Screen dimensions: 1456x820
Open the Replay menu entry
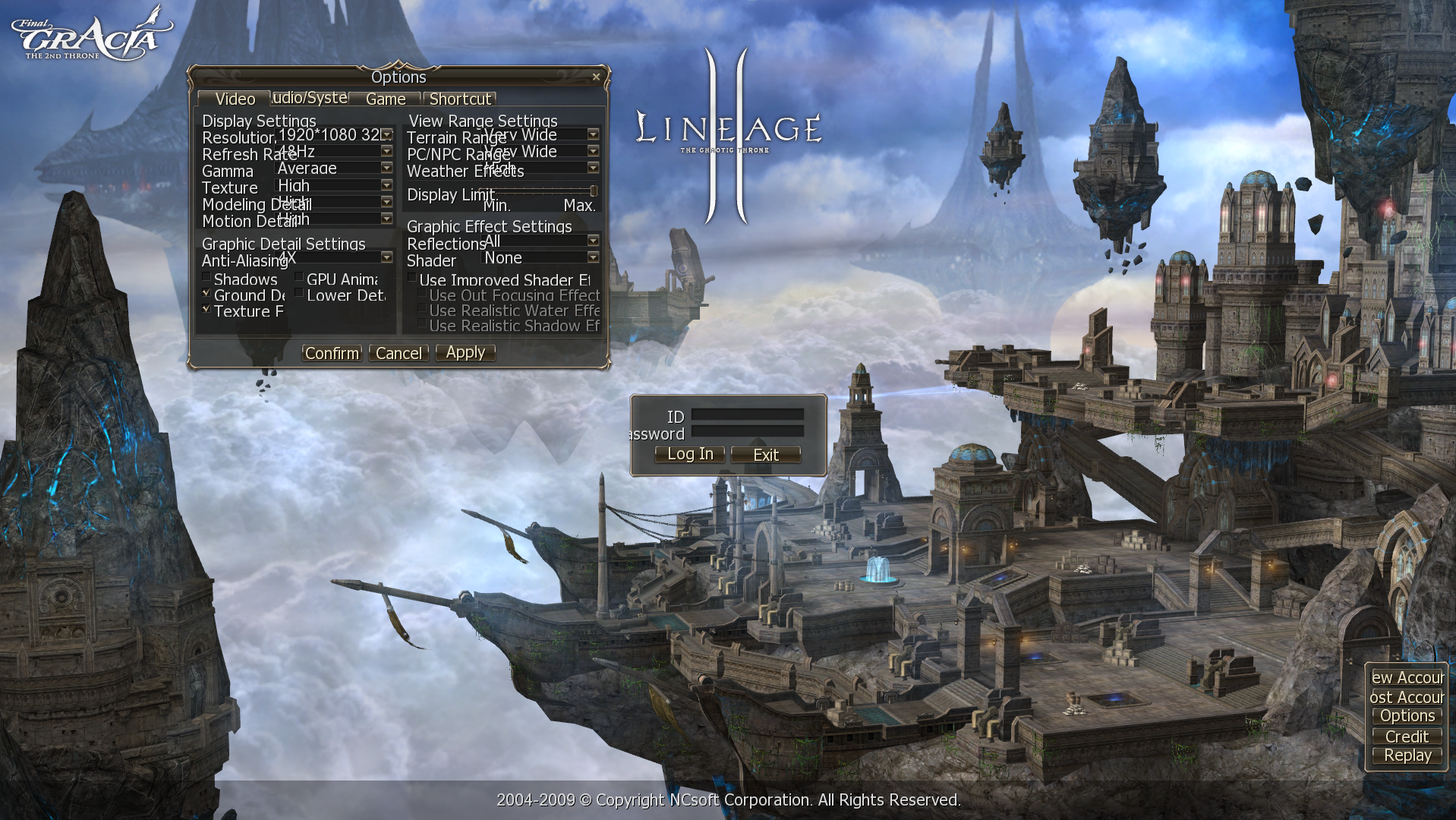click(1407, 755)
